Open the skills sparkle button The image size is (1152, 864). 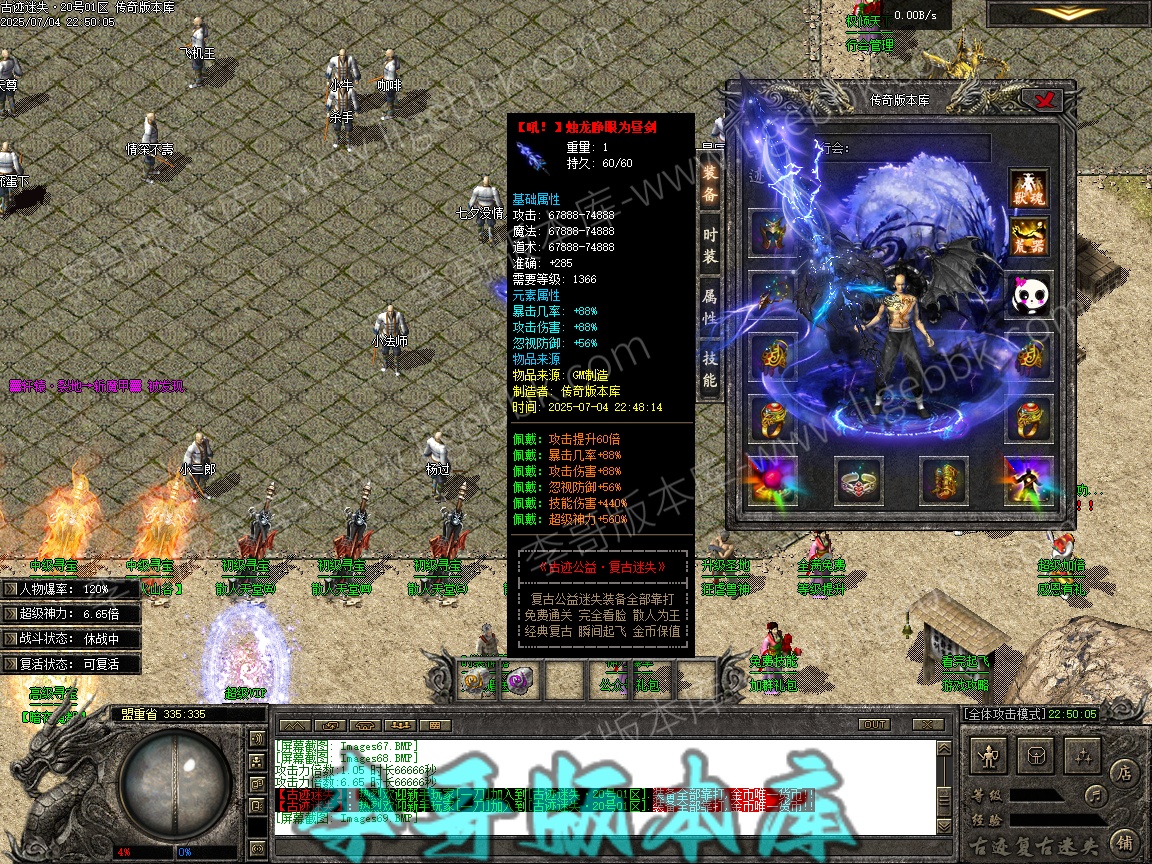coord(1084,756)
